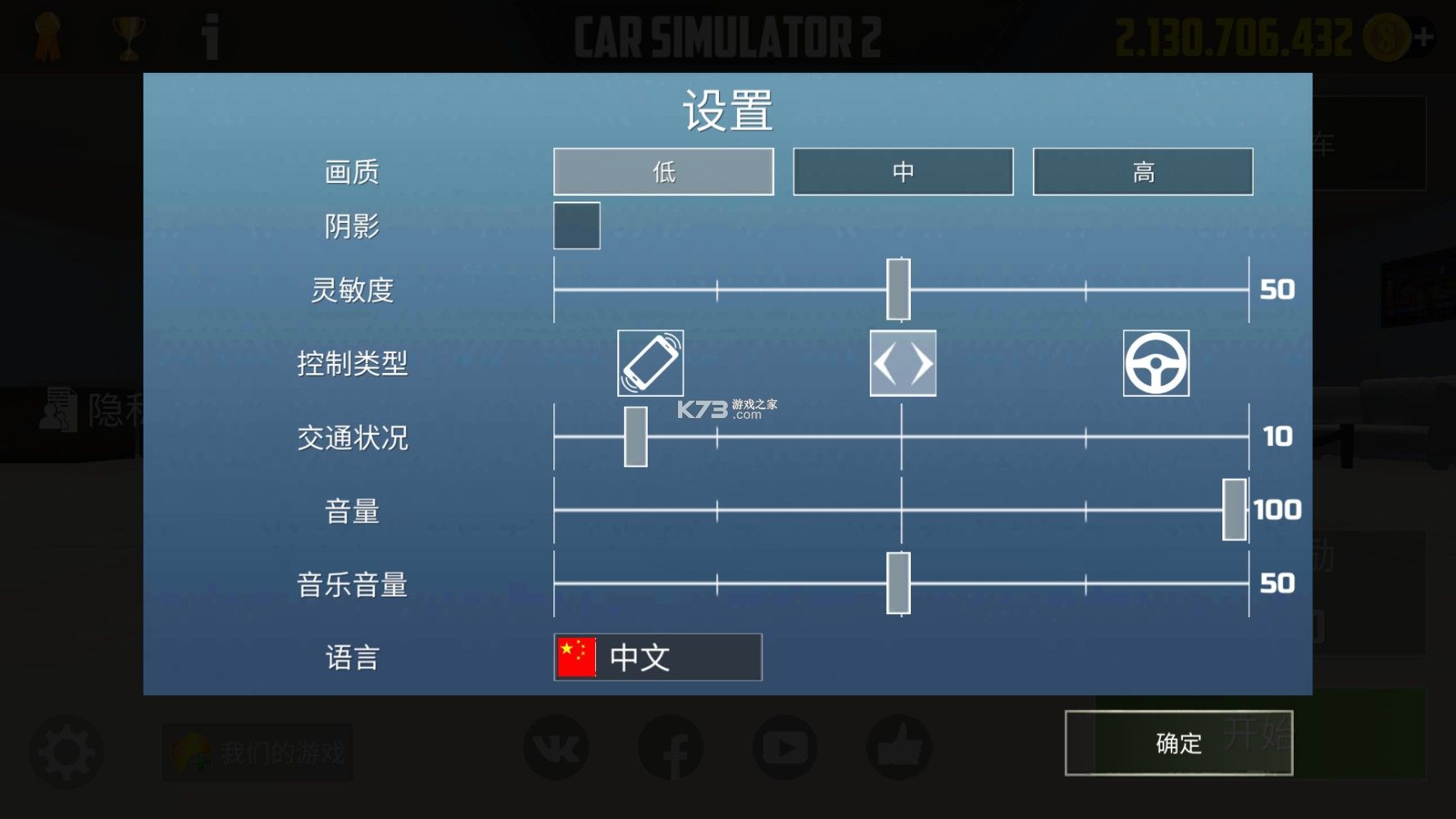
Task: Select the arrow buttons control type
Action: (x=903, y=363)
